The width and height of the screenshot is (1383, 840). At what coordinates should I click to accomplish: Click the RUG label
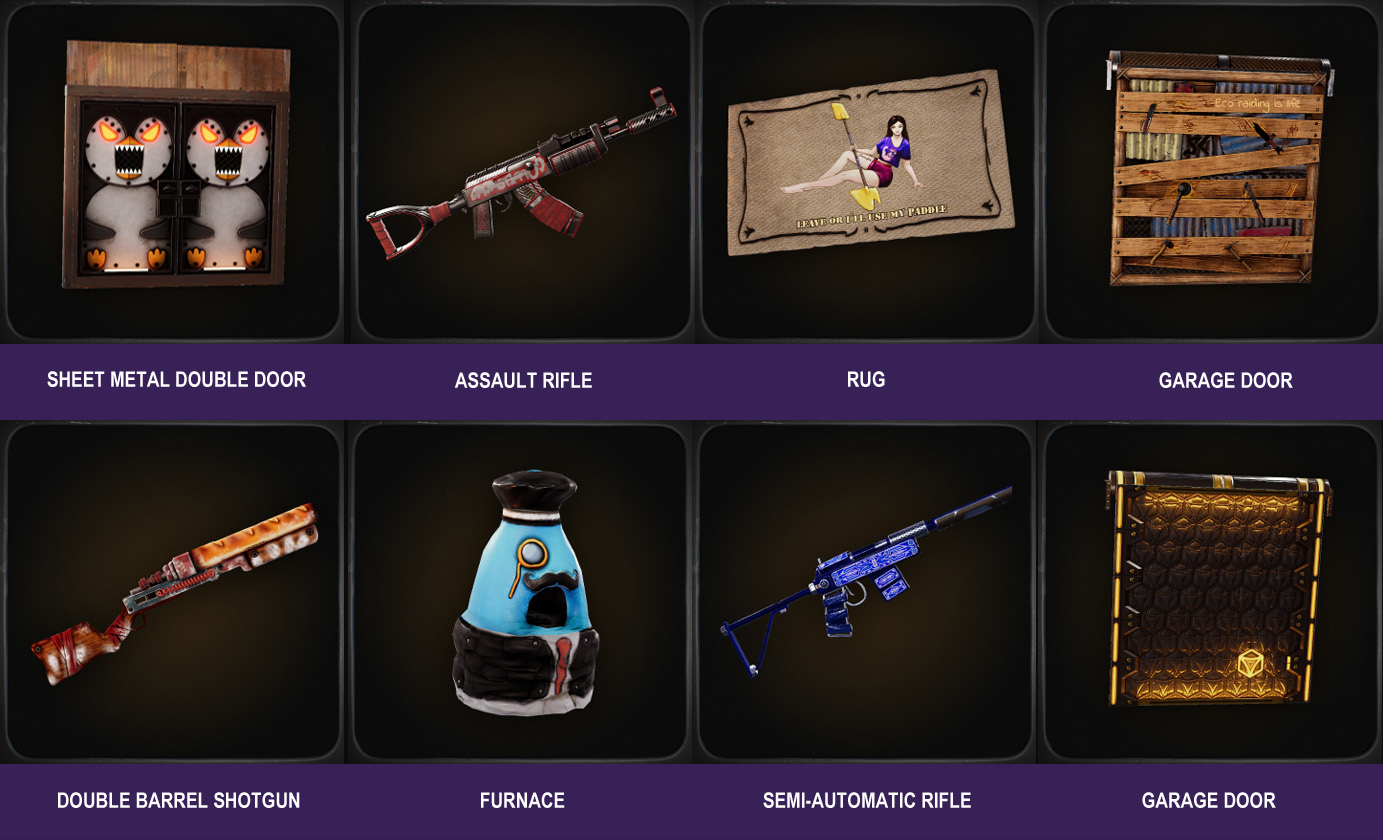click(864, 380)
